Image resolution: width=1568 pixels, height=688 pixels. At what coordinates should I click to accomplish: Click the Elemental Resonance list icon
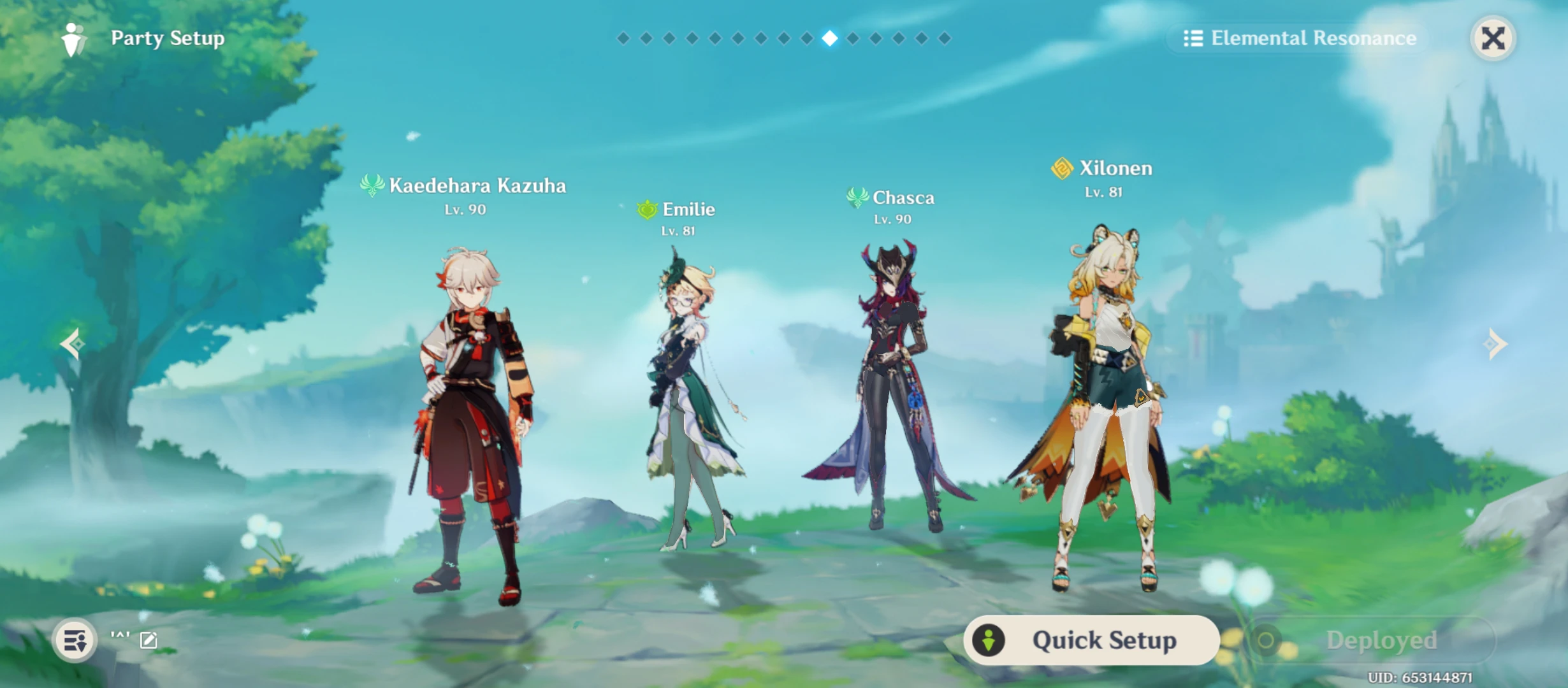(1192, 38)
